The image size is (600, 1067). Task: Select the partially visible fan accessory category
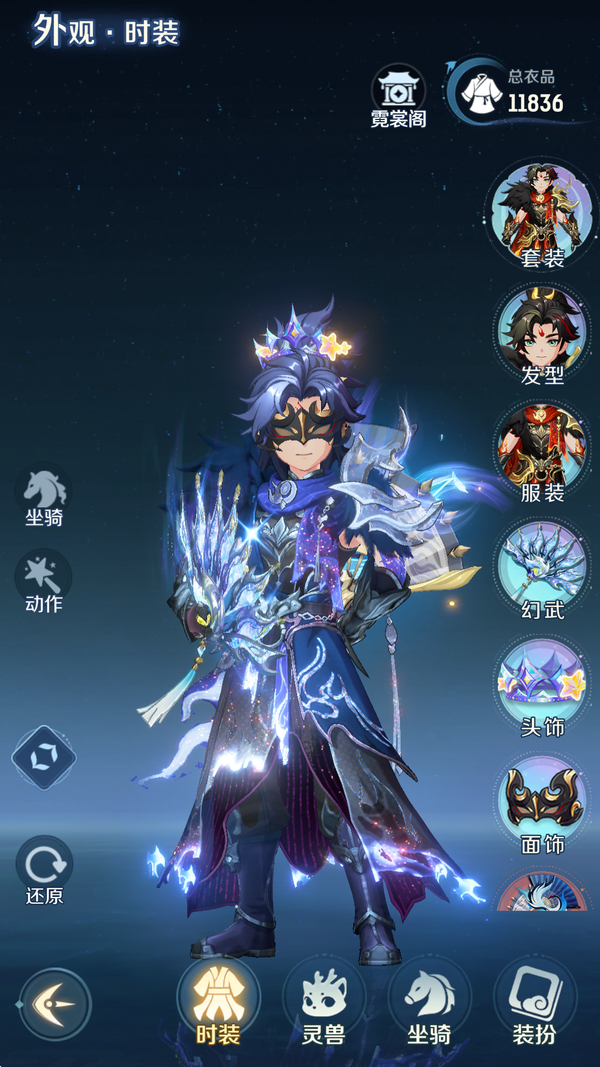543,893
